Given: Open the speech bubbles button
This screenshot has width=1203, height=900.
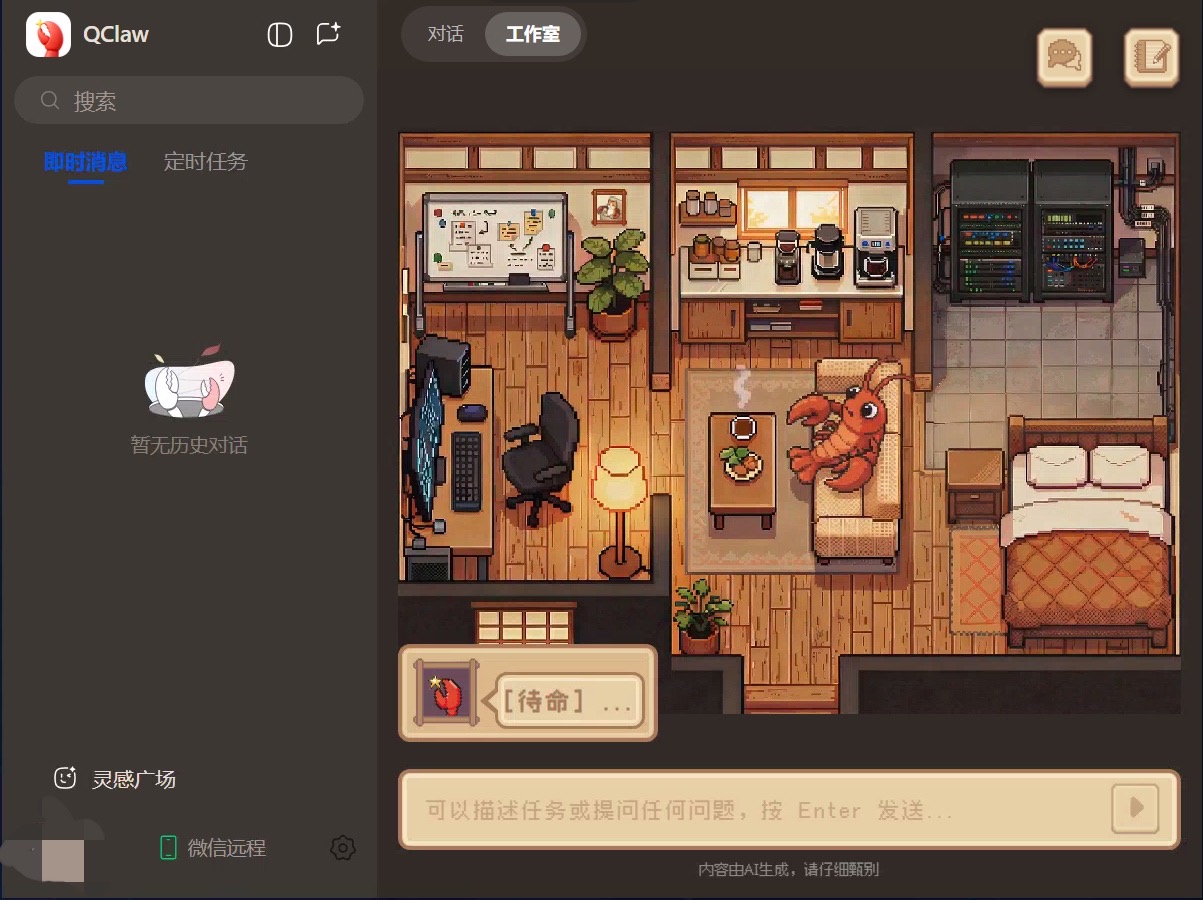Looking at the screenshot, I should (1064, 57).
